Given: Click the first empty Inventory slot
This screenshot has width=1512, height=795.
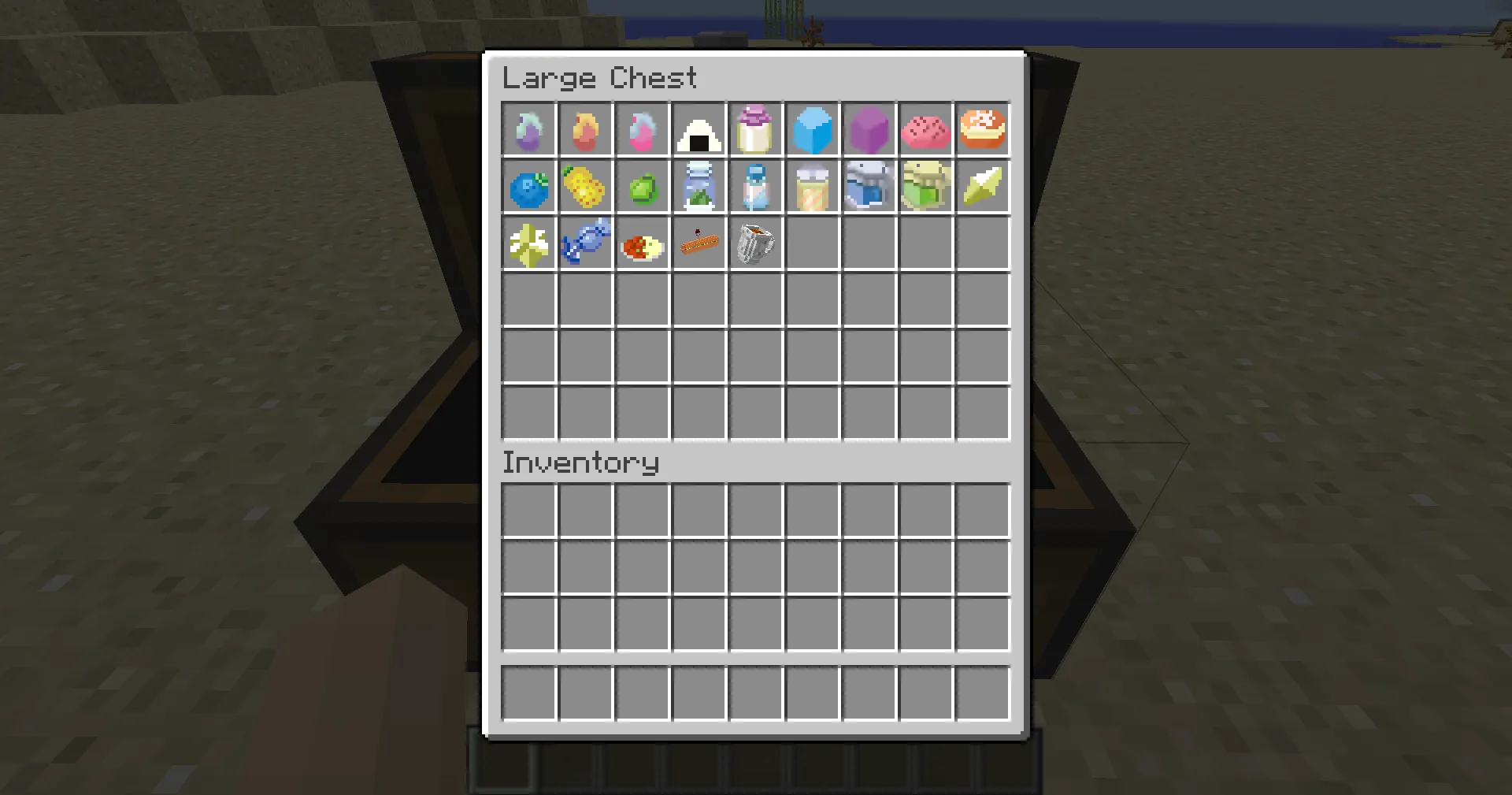Looking at the screenshot, I should pyautogui.click(x=528, y=509).
